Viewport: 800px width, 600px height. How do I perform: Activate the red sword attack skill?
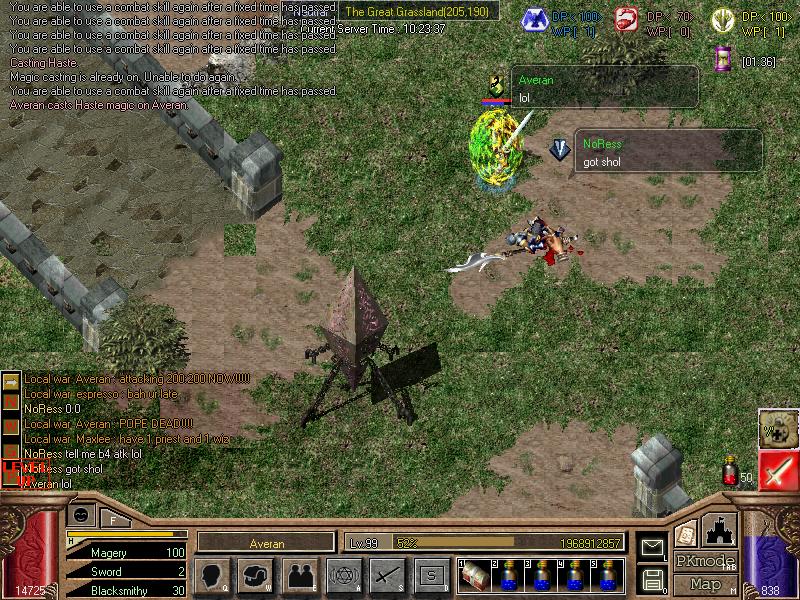(x=776, y=471)
